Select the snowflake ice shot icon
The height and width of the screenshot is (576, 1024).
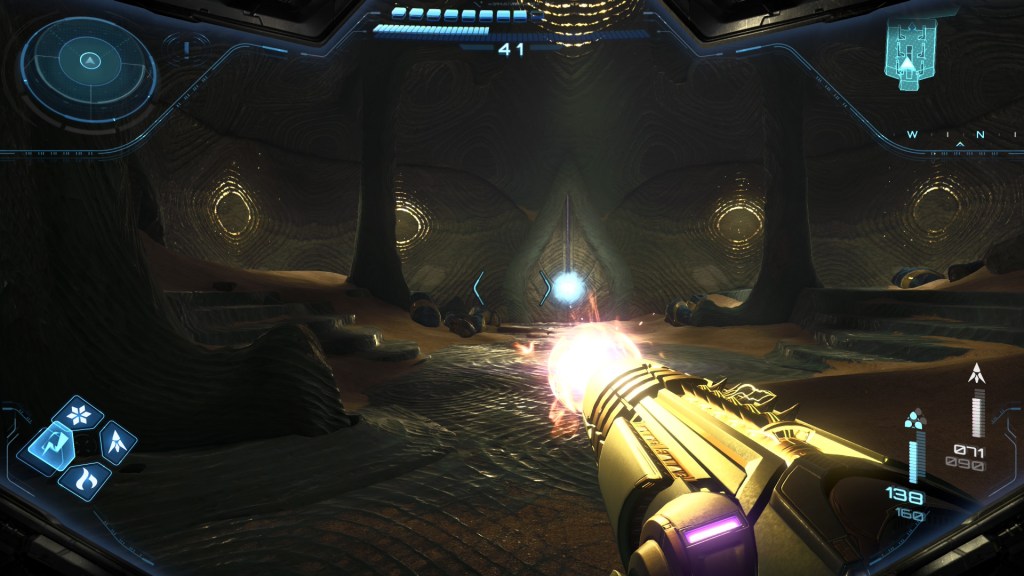[77, 413]
